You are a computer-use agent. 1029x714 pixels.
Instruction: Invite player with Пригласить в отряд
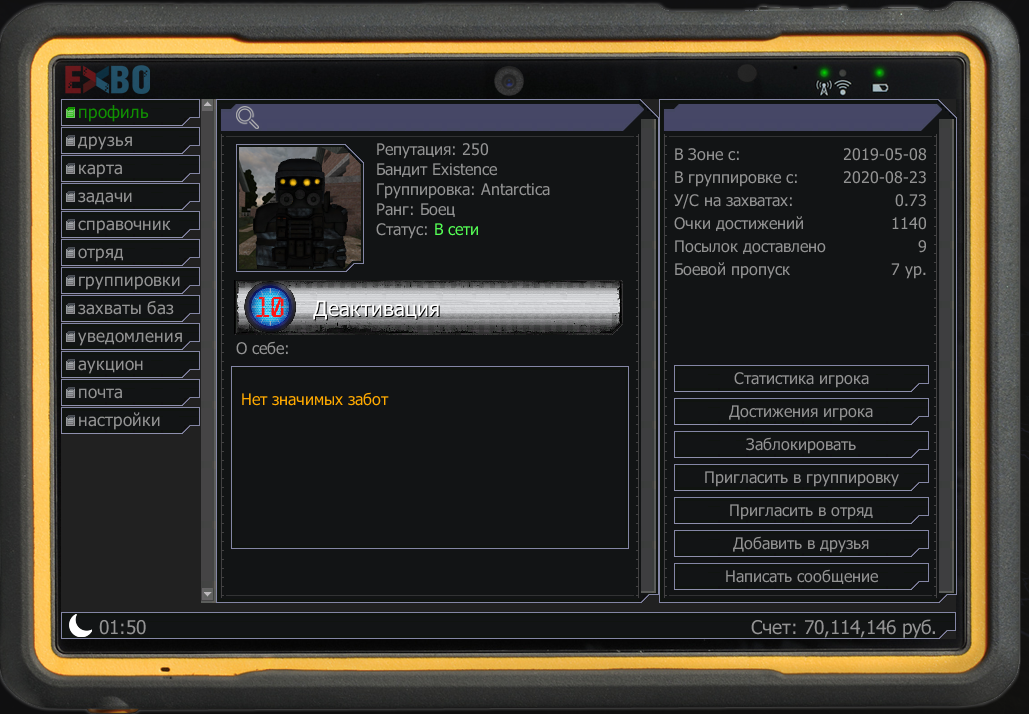click(x=801, y=511)
